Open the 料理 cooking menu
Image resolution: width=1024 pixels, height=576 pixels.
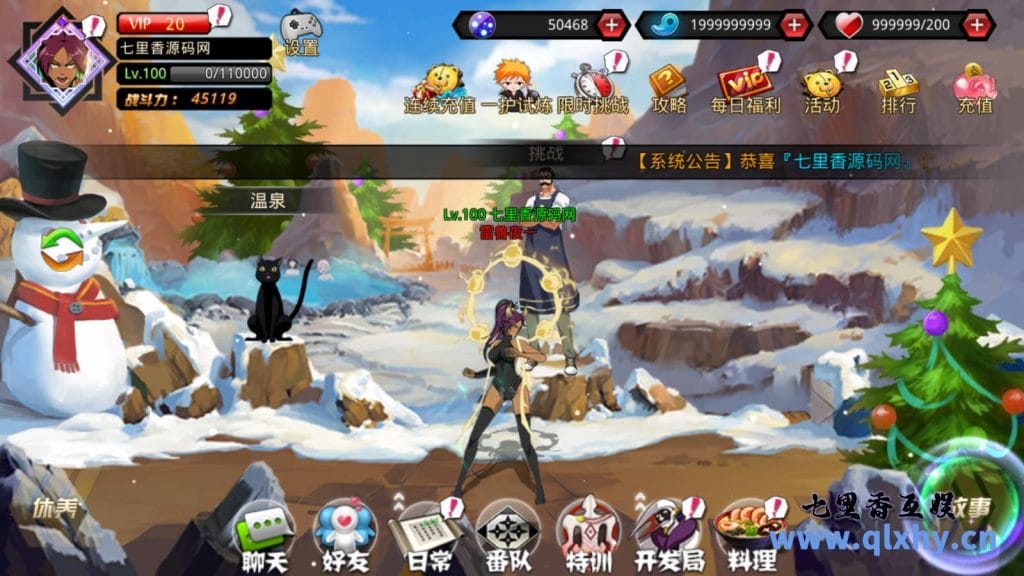(x=744, y=536)
